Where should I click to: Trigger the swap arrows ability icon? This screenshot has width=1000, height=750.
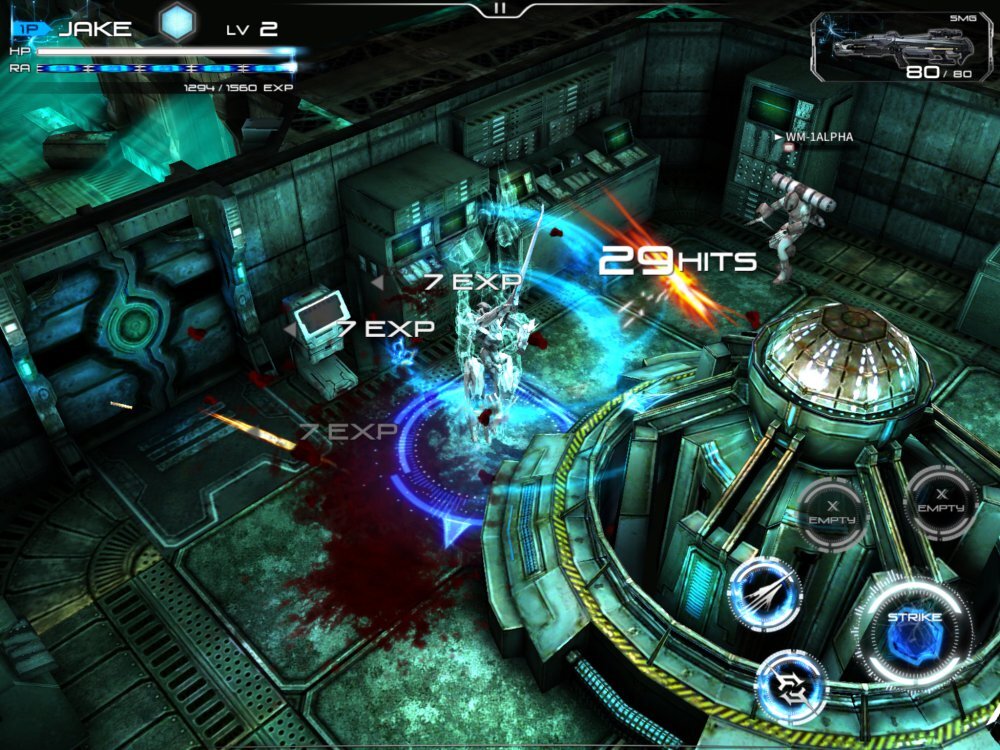[791, 687]
